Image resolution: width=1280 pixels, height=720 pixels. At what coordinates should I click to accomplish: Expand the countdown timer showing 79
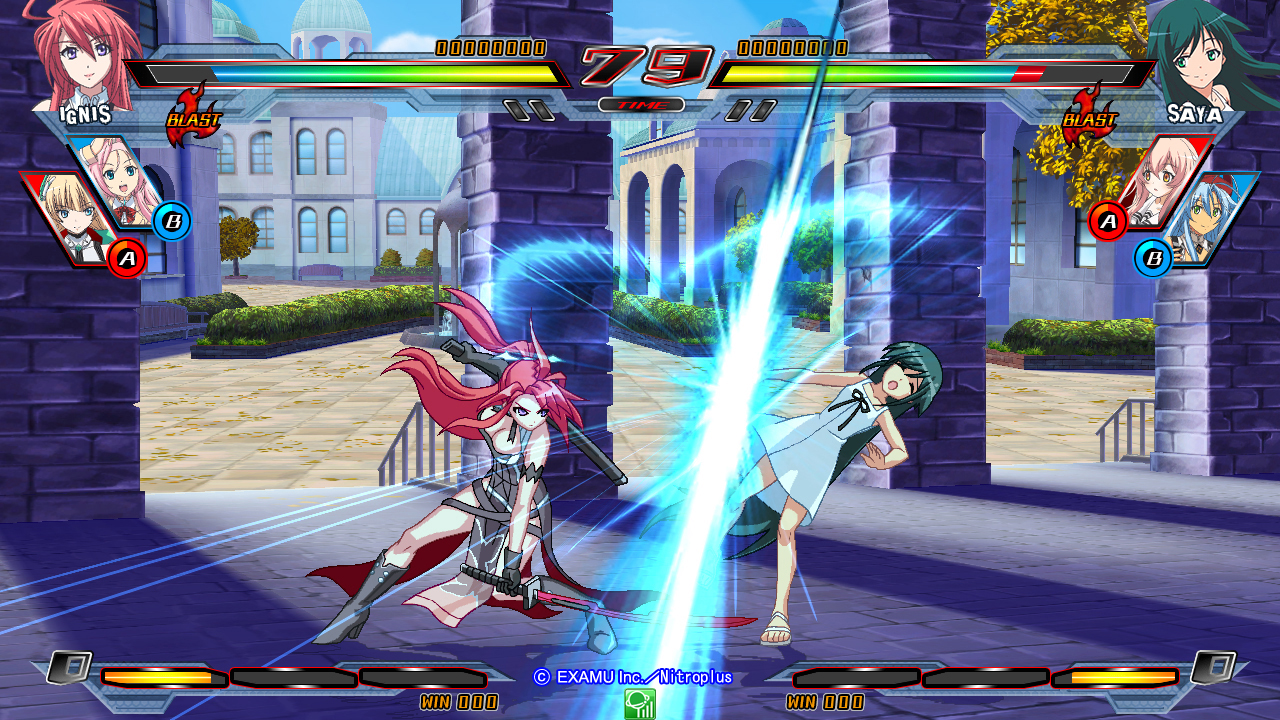pyautogui.click(x=644, y=63)
